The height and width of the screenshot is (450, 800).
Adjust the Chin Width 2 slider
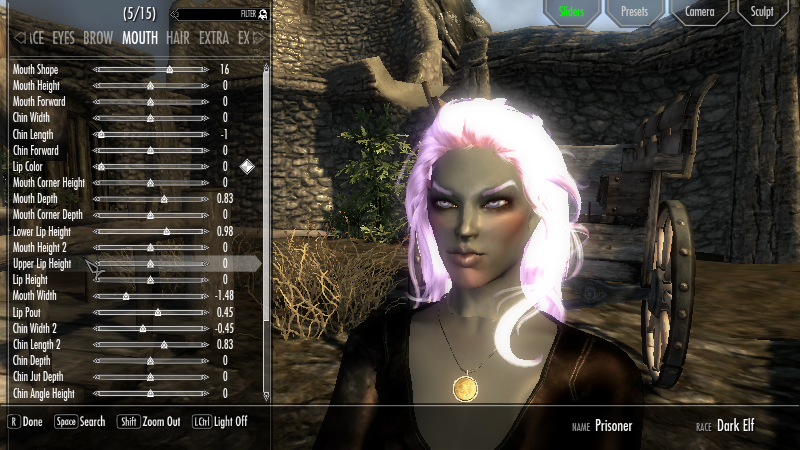(142, 328)
